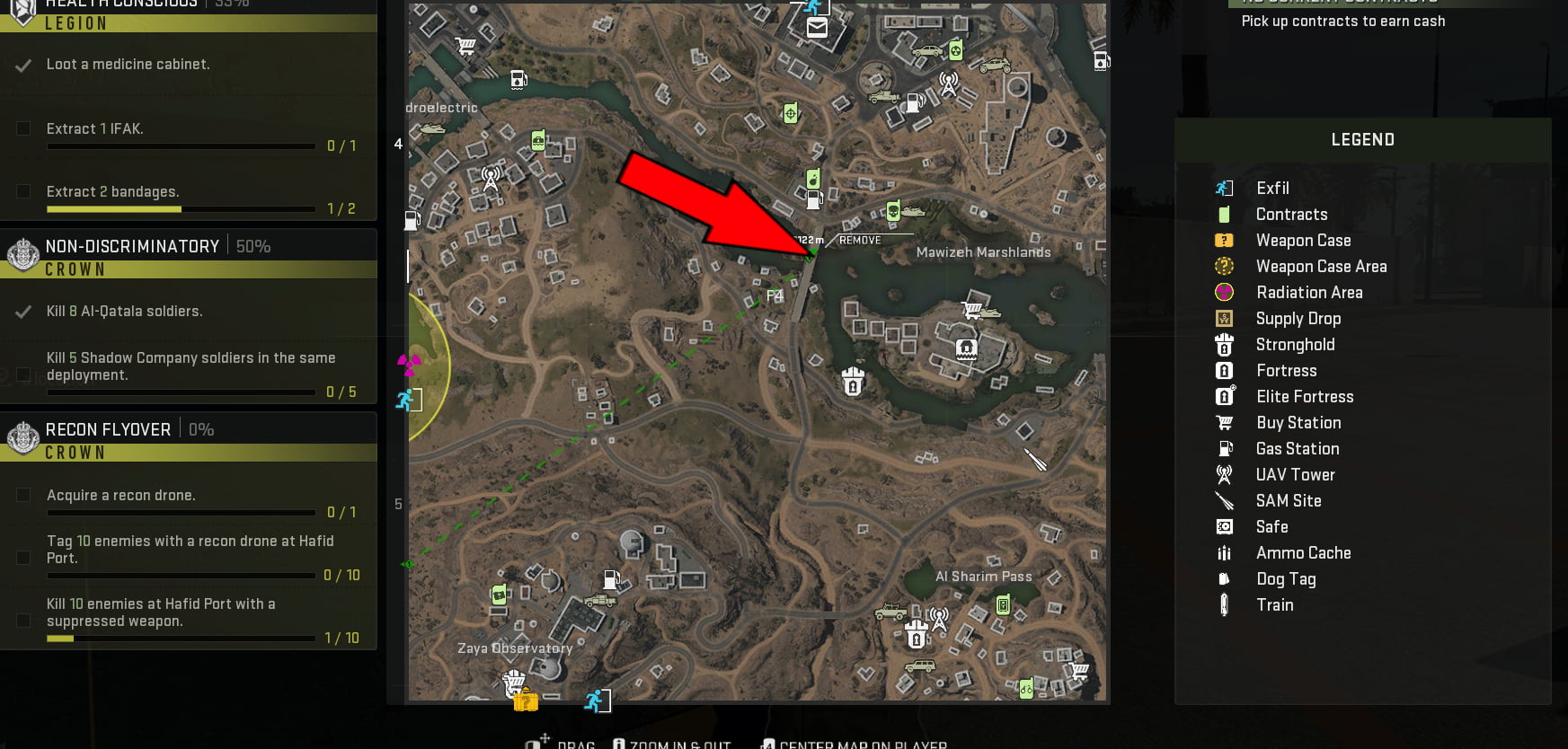Click REMOVE to delete the placed waypoint
The image size is (1568, 749).
[859, 240]
